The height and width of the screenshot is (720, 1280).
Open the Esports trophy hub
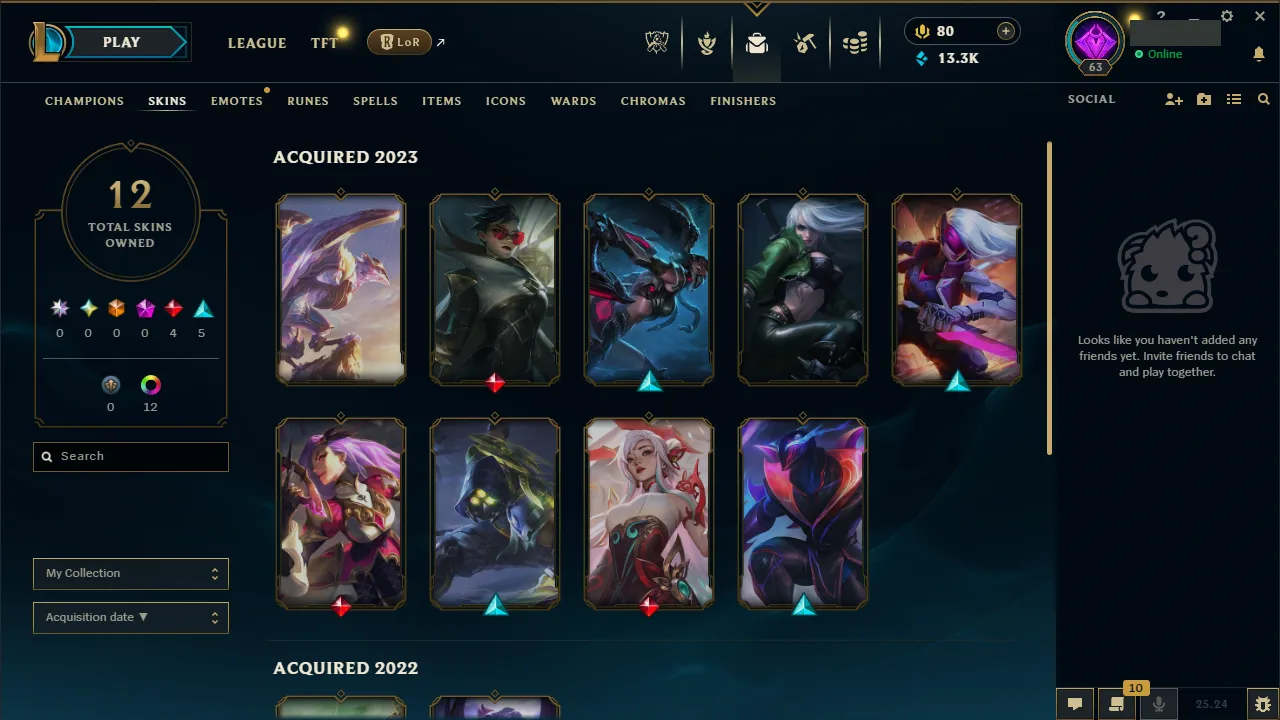pos(656,42)
